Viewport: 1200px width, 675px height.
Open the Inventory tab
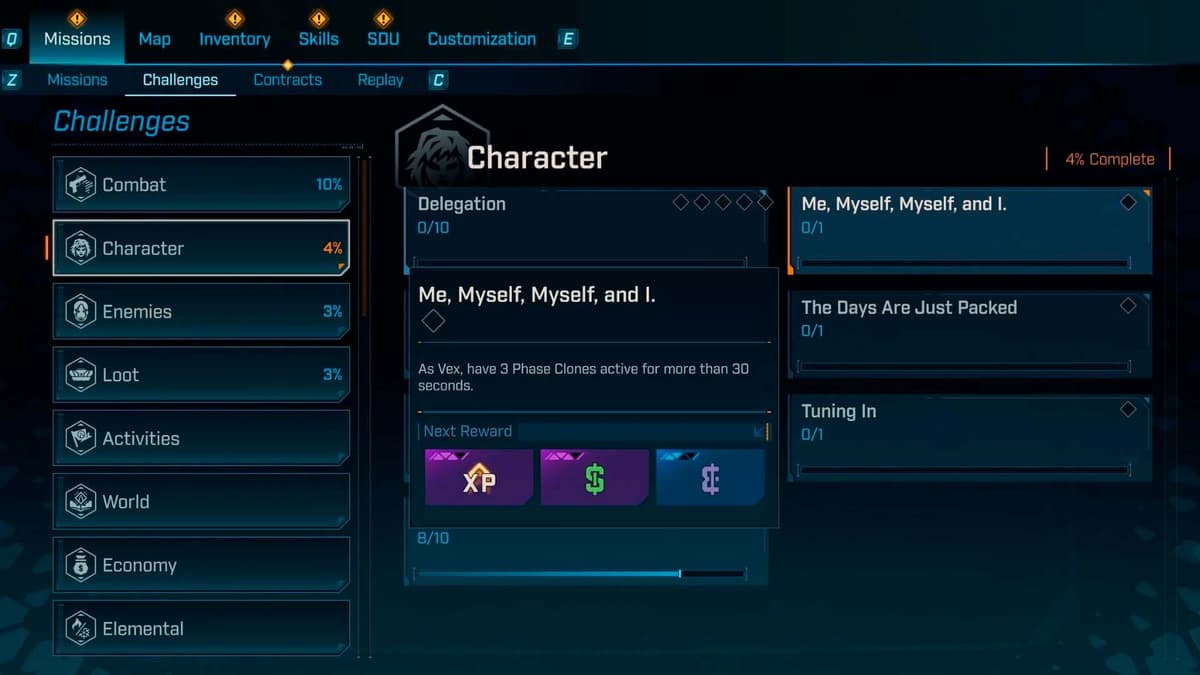[x=234, y=39]
